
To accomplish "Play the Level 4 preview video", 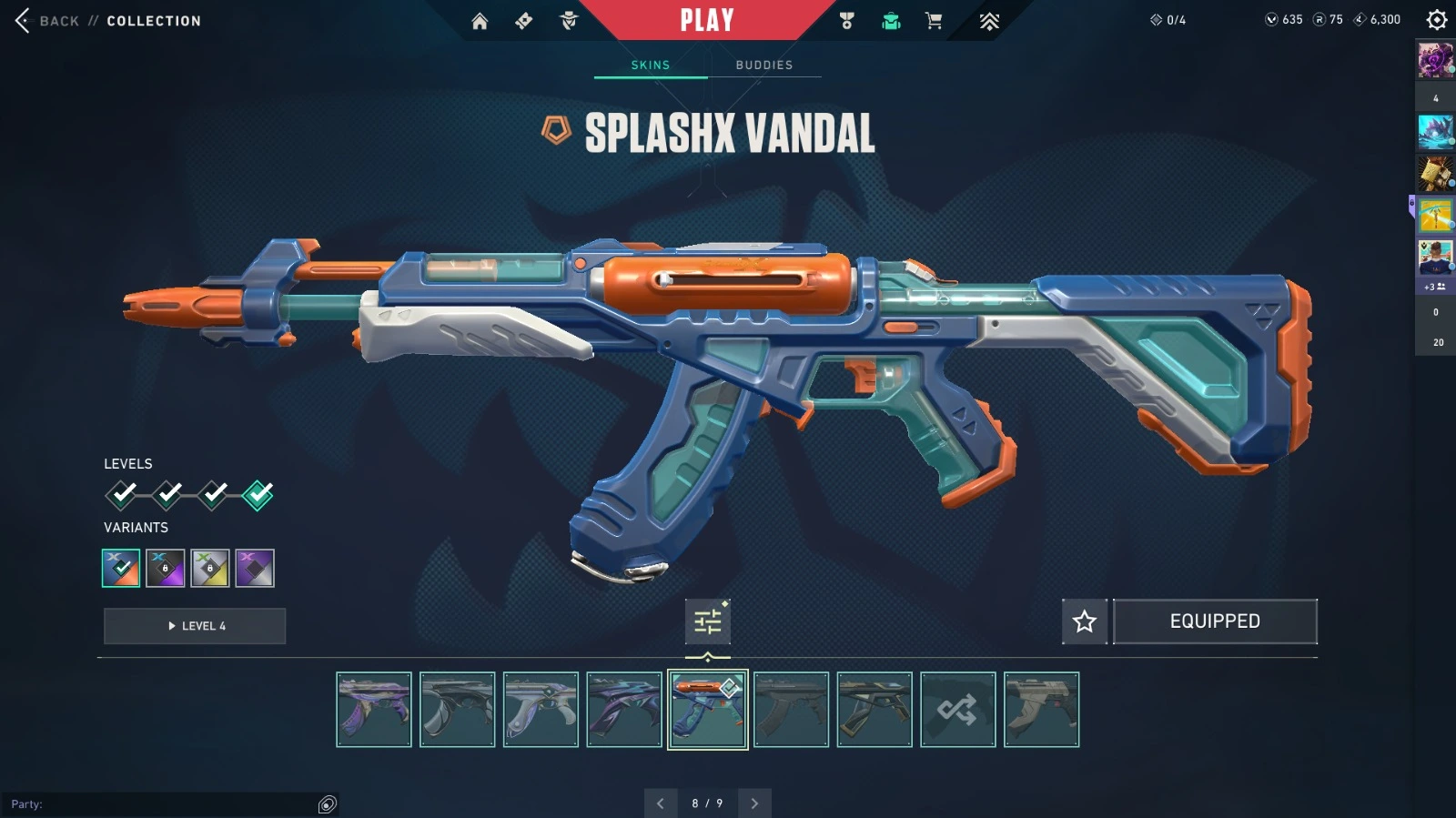I will pyautogui.click(x=195, y=626).
